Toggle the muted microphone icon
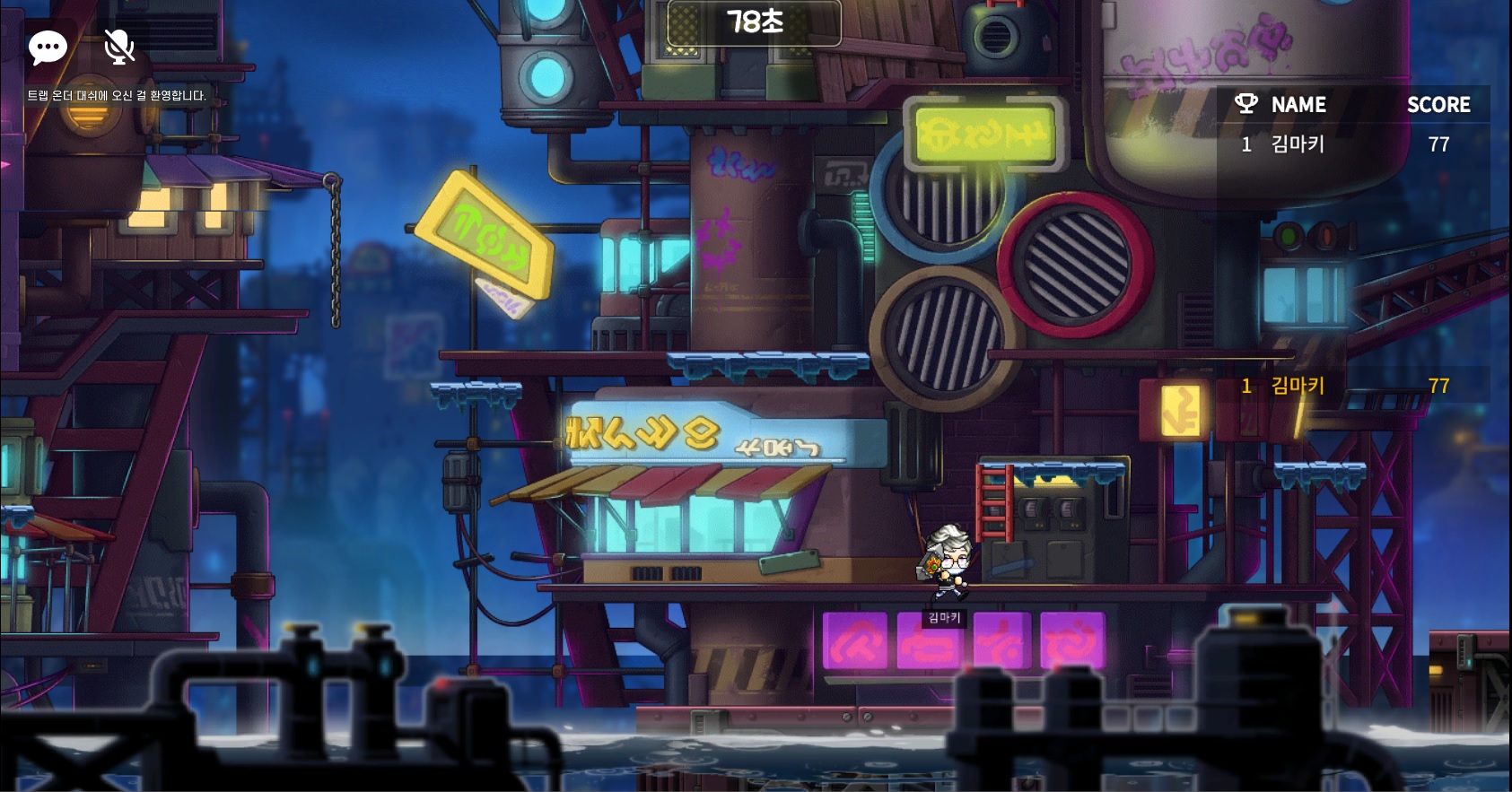Viewport: 1512px width, 792px height. (x=118, y=47)
